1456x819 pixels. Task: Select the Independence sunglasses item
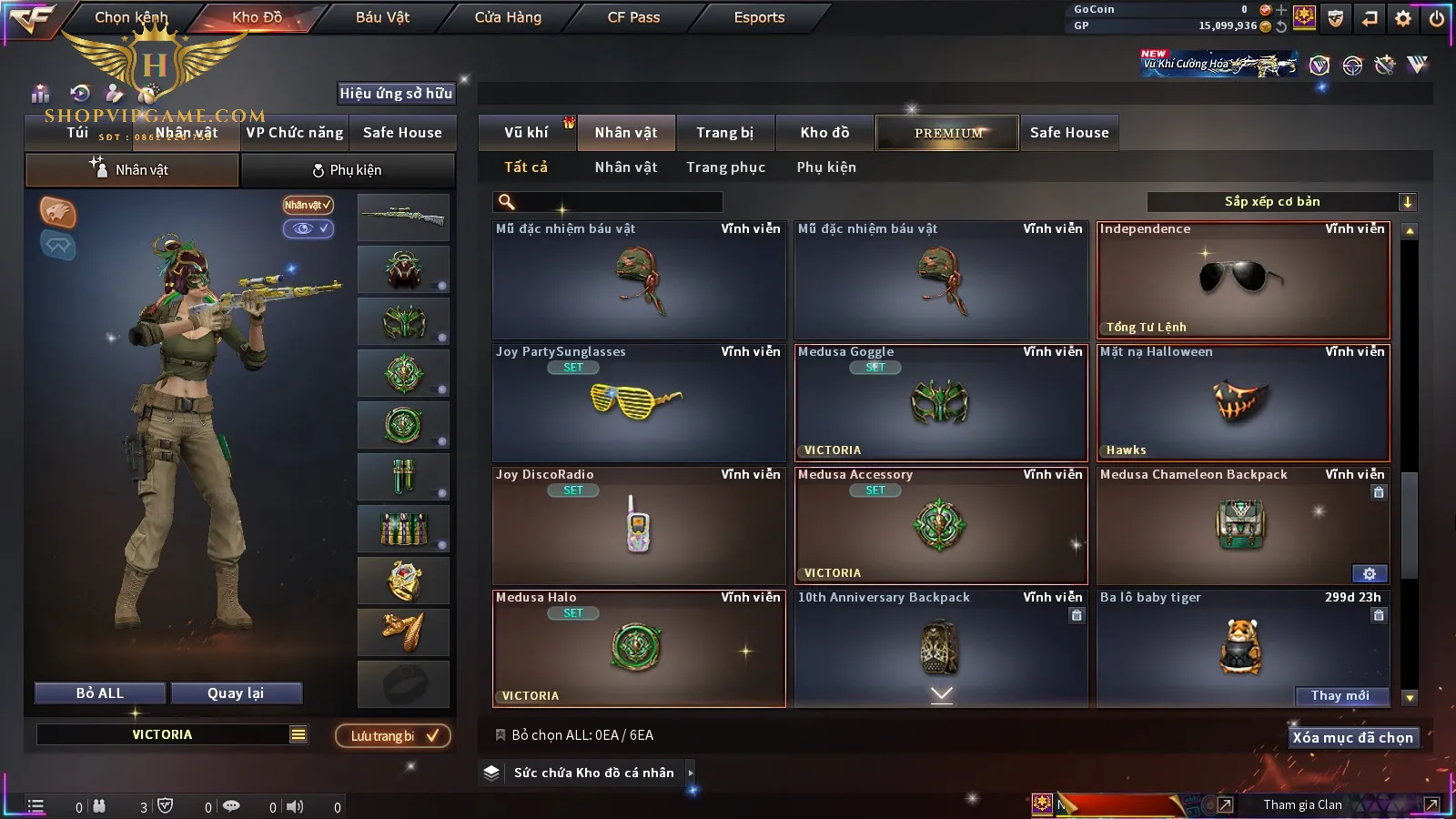1243,280
